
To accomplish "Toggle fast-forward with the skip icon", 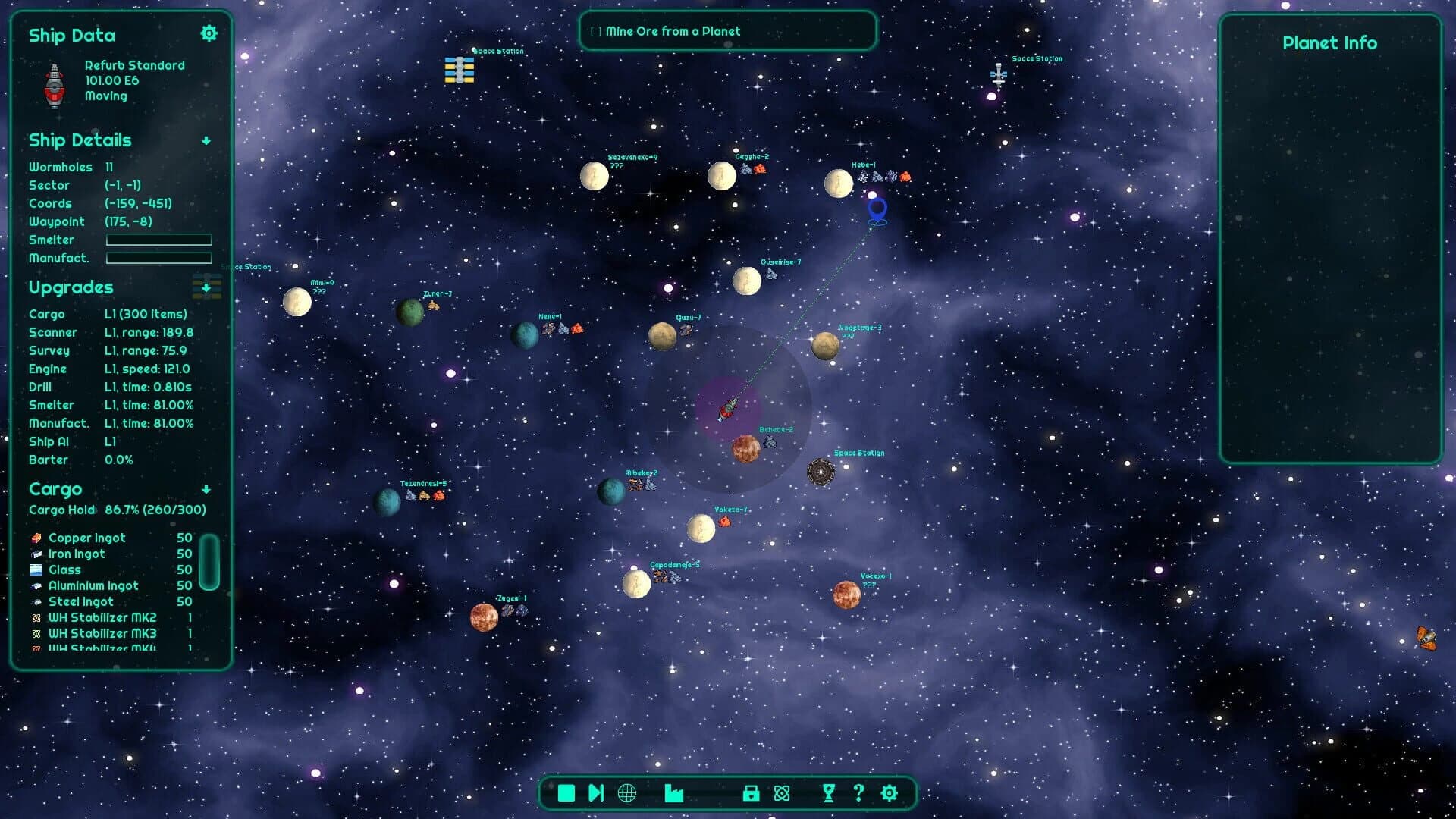I will 595,792.
